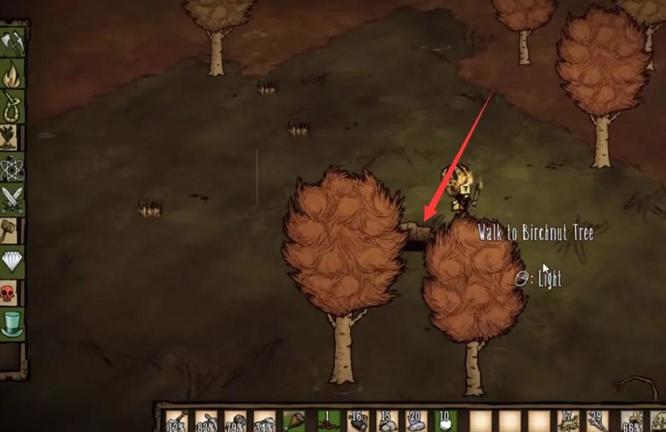Select the inventory slot holding a stack of 10
The width and height of the screenshot is (666, 432).
446,421
